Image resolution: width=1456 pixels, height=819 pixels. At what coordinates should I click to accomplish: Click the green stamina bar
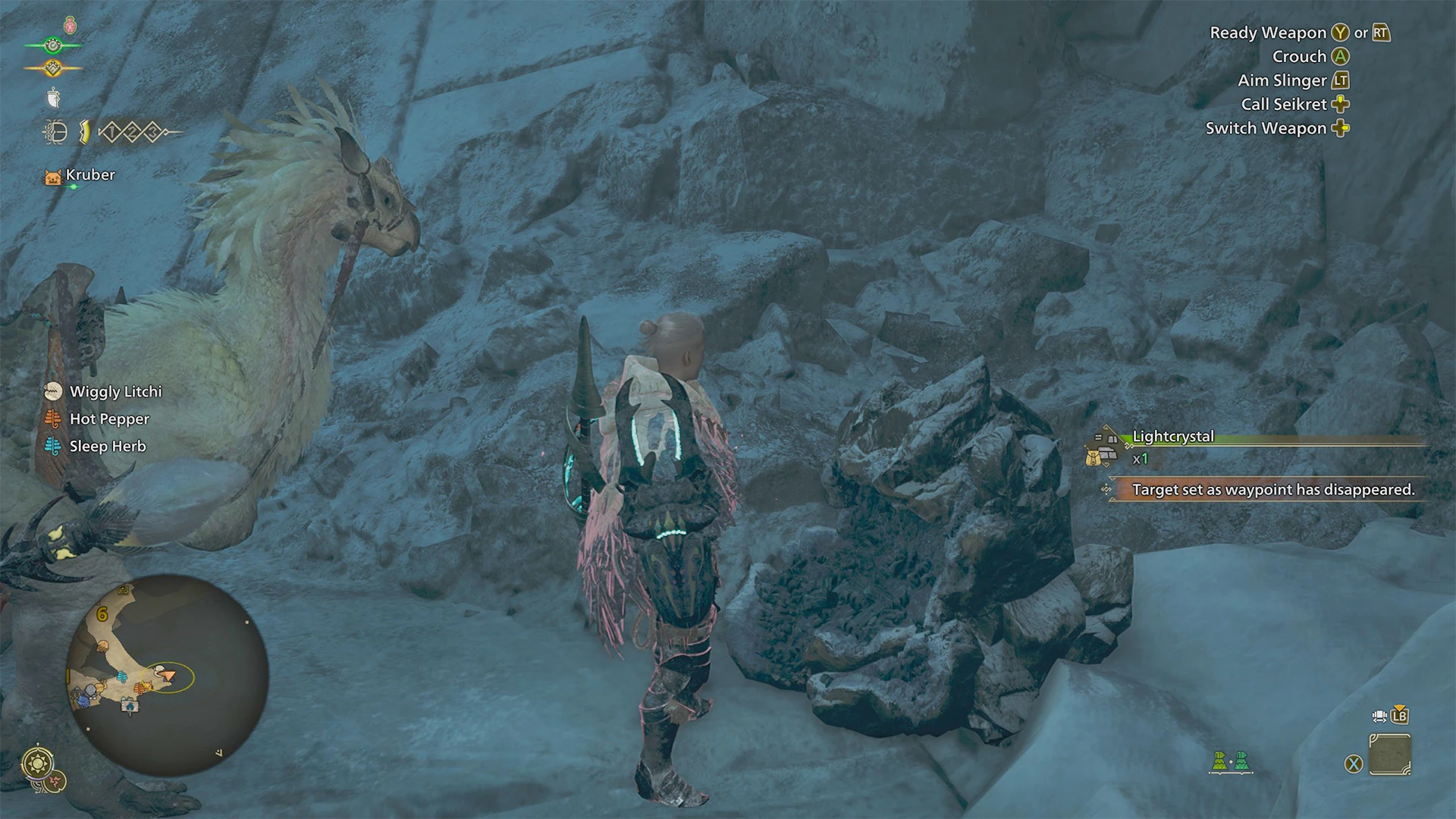click(x=53, y=44)
